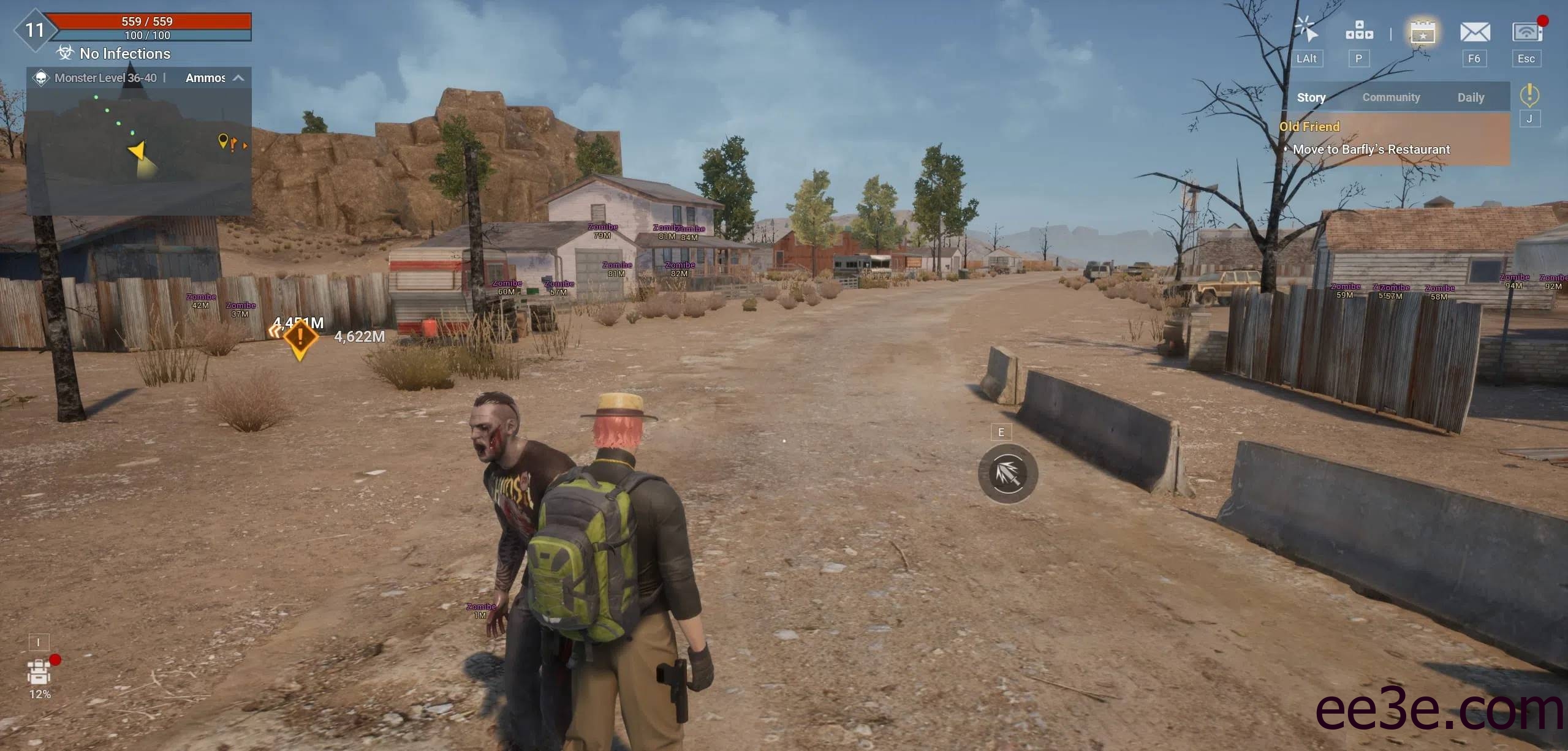Screen dimensions: 1568x751
Task: Activate the arrow-burst skill icon
Action: click(x=1007, y=474)
